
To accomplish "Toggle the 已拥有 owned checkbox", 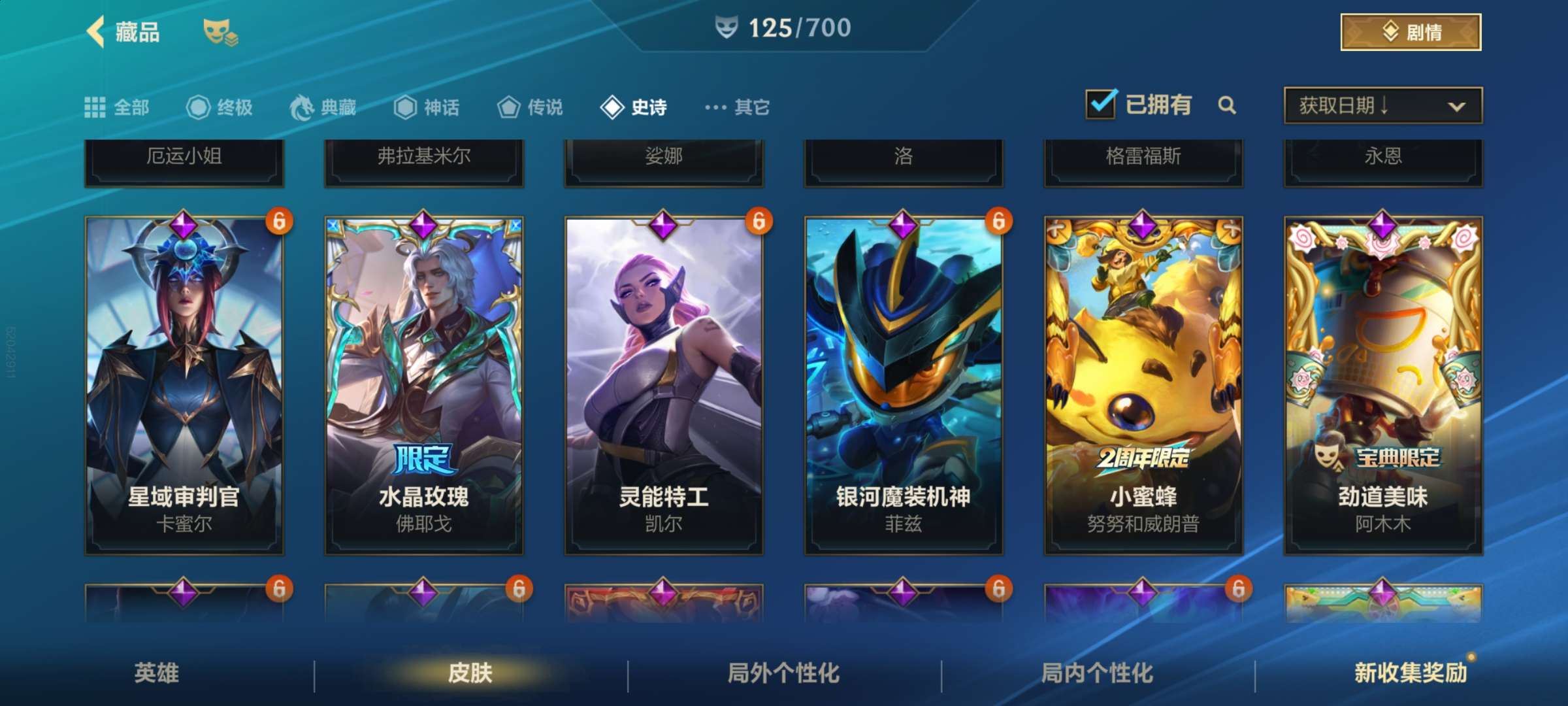I will click(x=1101, y=105).
